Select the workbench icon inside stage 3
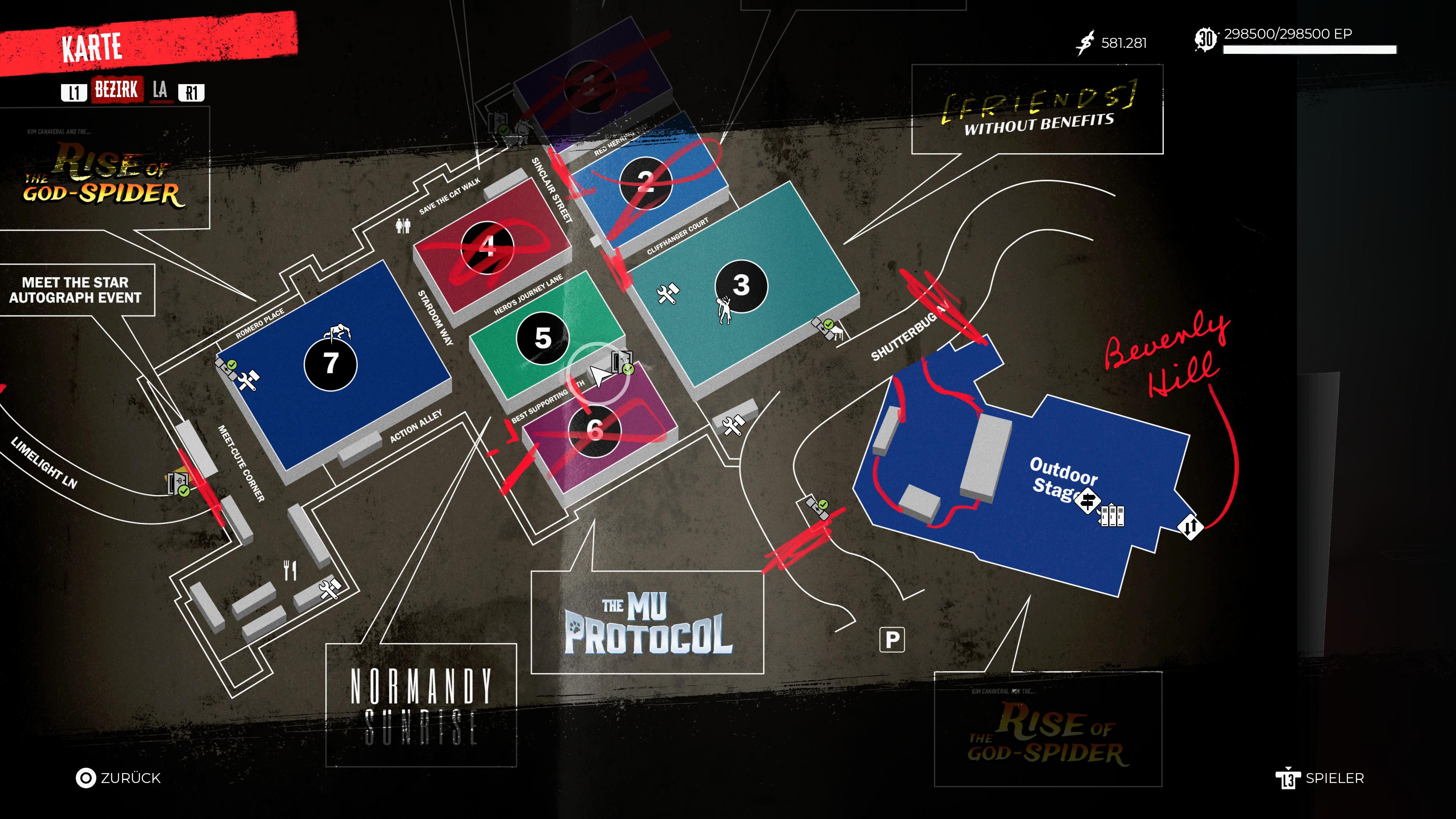 (x=667, y=294)
